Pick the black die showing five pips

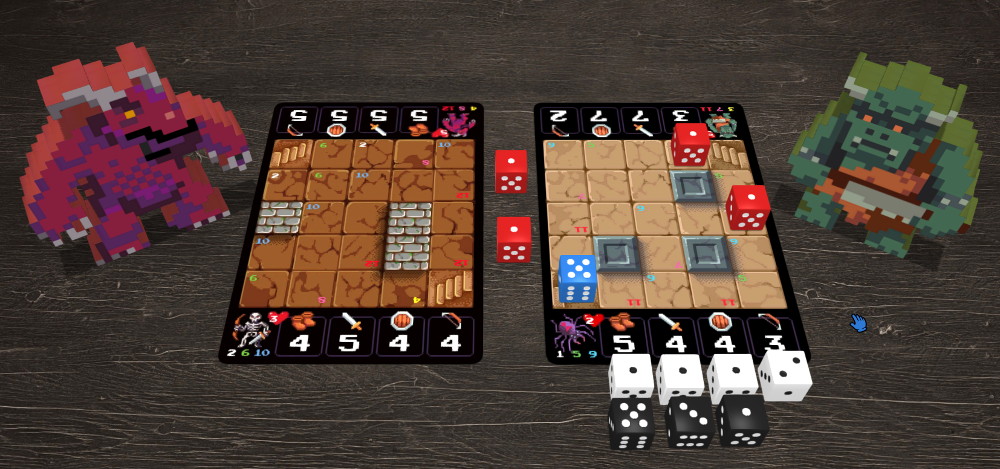tap(632, 423)
